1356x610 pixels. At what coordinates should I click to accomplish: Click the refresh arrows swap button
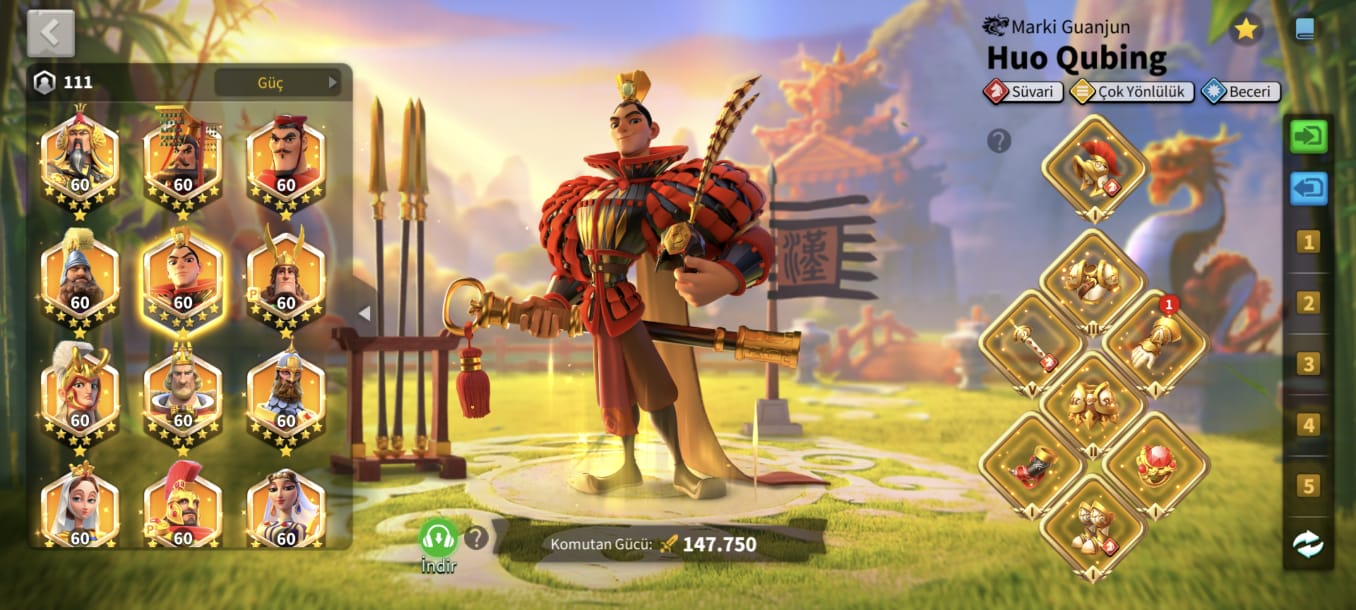(1308, 543)
